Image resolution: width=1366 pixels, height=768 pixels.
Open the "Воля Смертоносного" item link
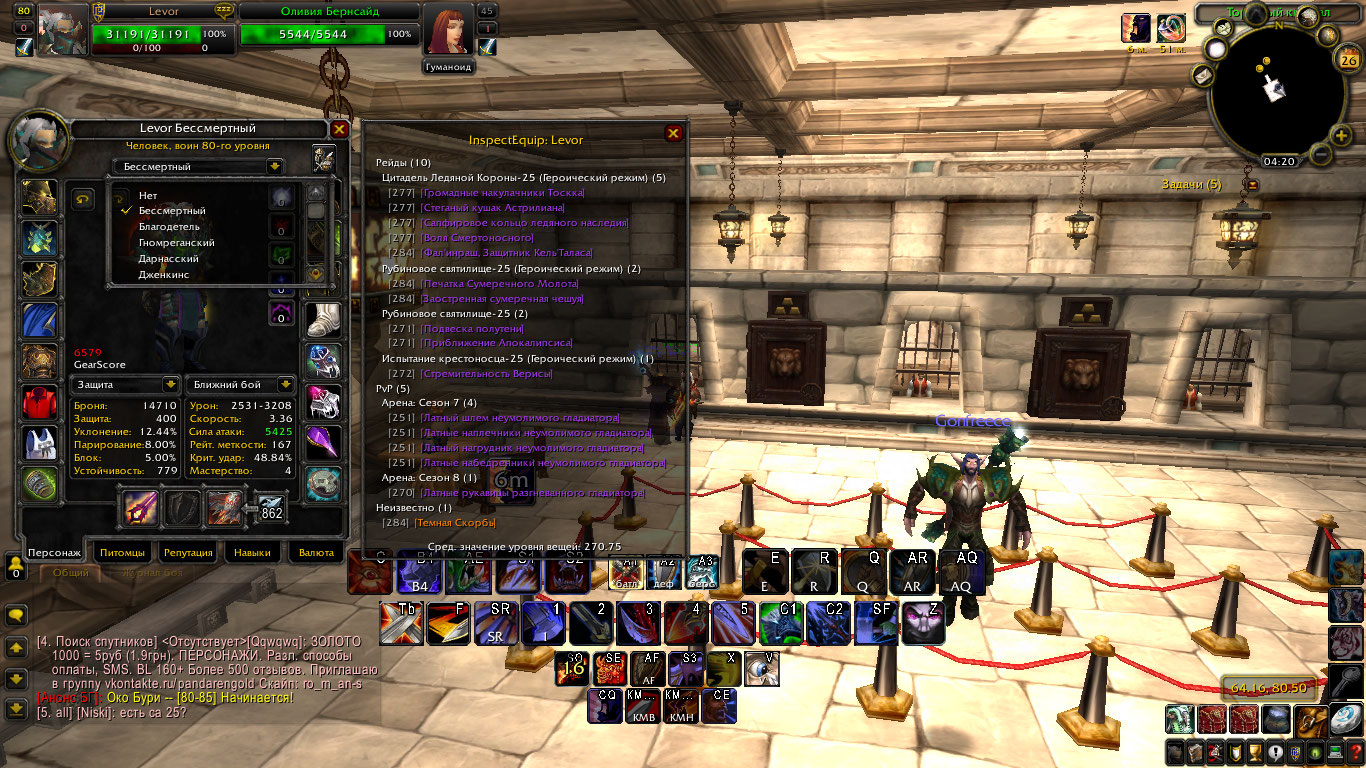tap(478, 238)
